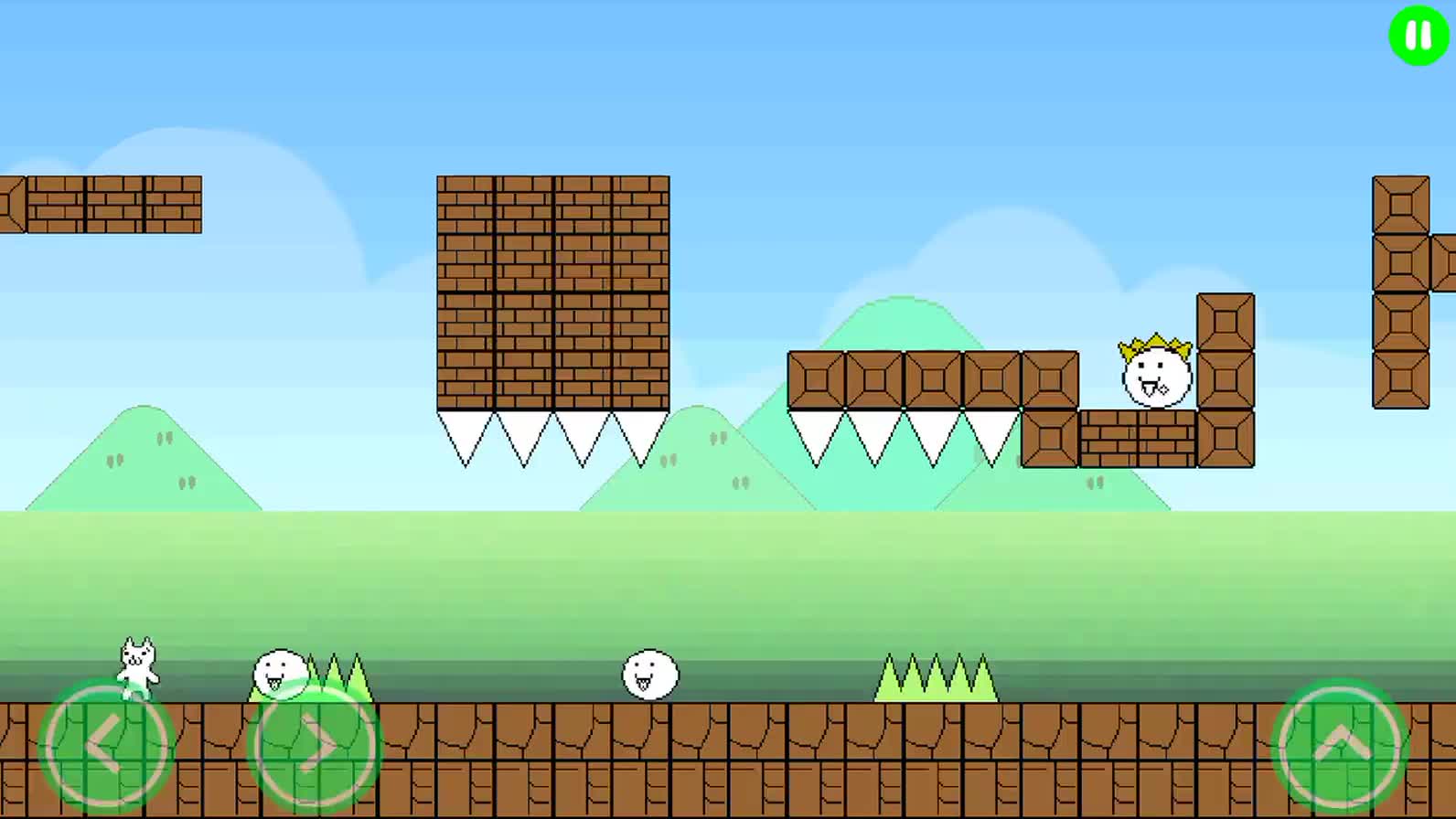
Task: Tap the move-right arrow control
Action: tap(314, 747)
